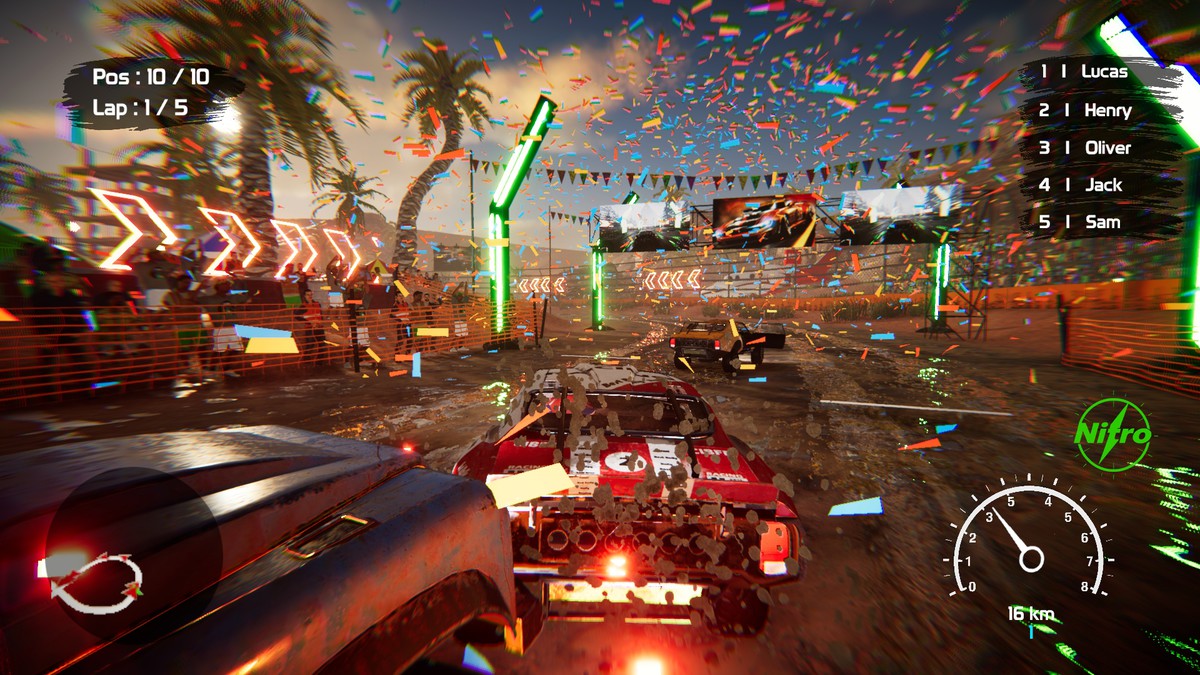Viewport: 1200px width, 675px height.
Task: Select Henry in the standings list
Action: click(1087, 110)
